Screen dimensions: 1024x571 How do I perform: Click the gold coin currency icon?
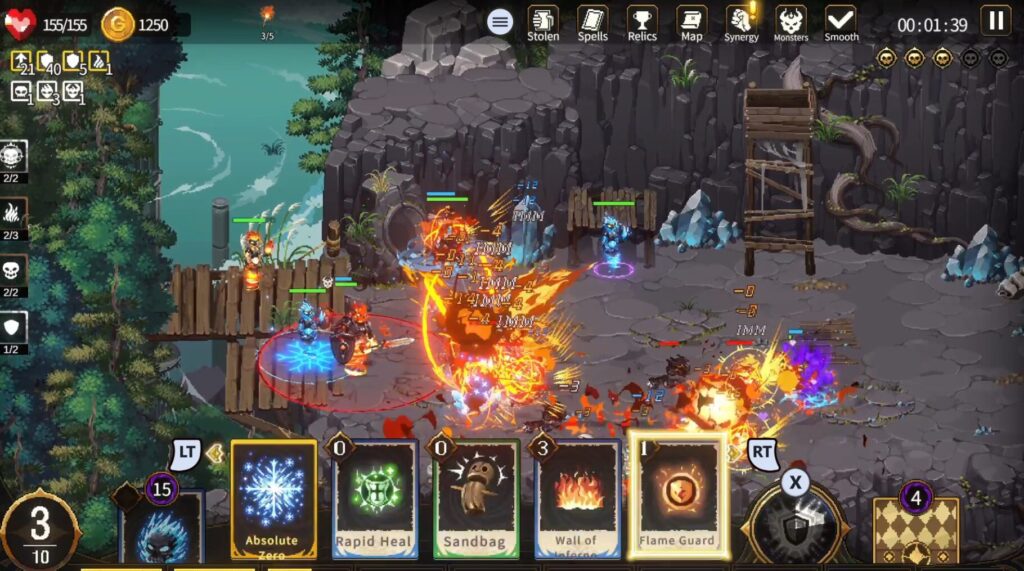[x=118, y=24]
